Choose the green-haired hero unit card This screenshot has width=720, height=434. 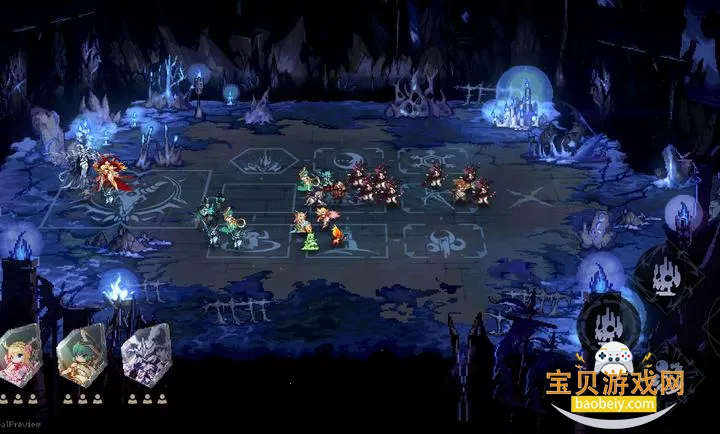click(x=82, y=357)
